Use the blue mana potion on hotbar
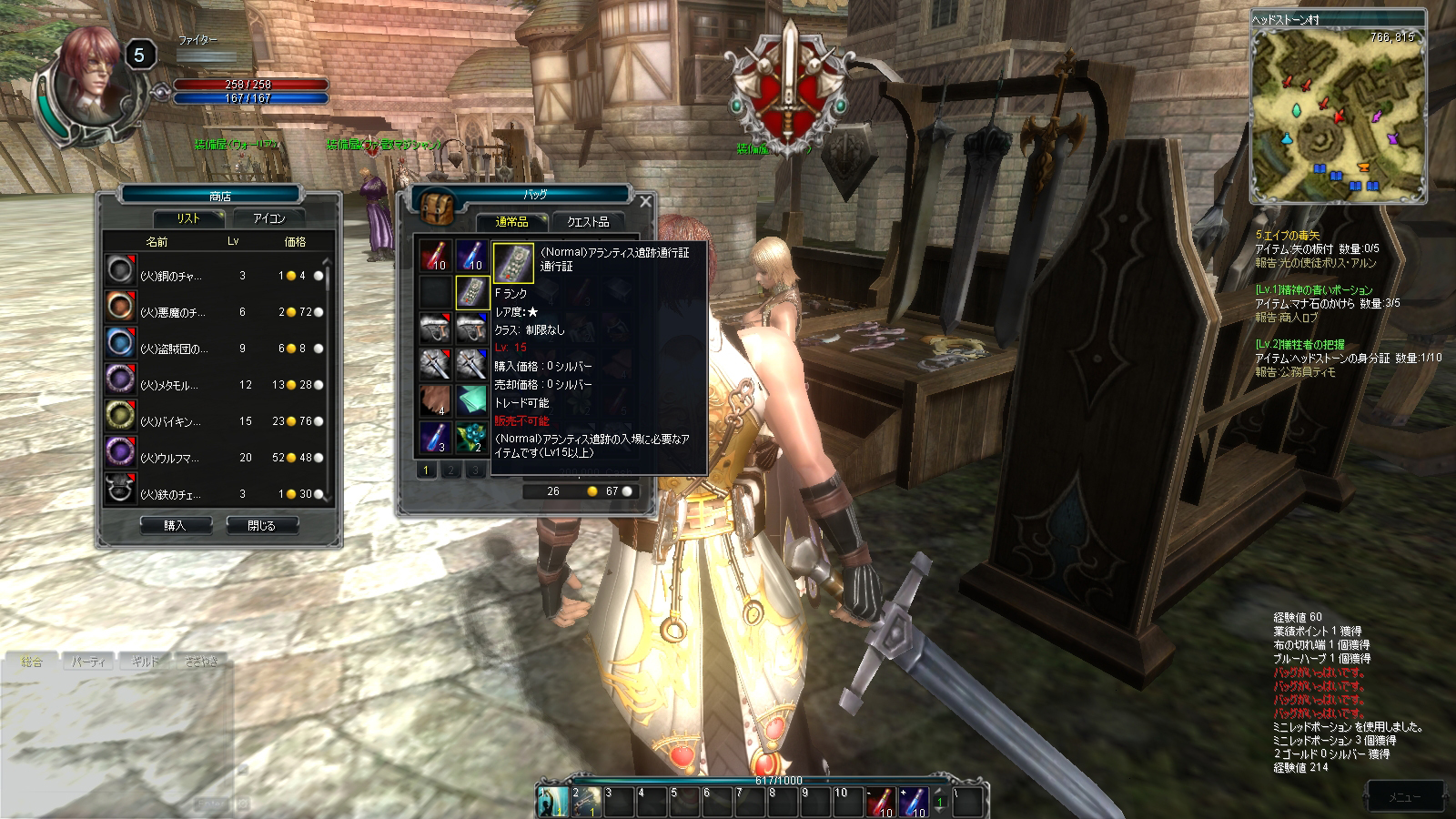This screenshot has width=1456, height=819. 913,802
